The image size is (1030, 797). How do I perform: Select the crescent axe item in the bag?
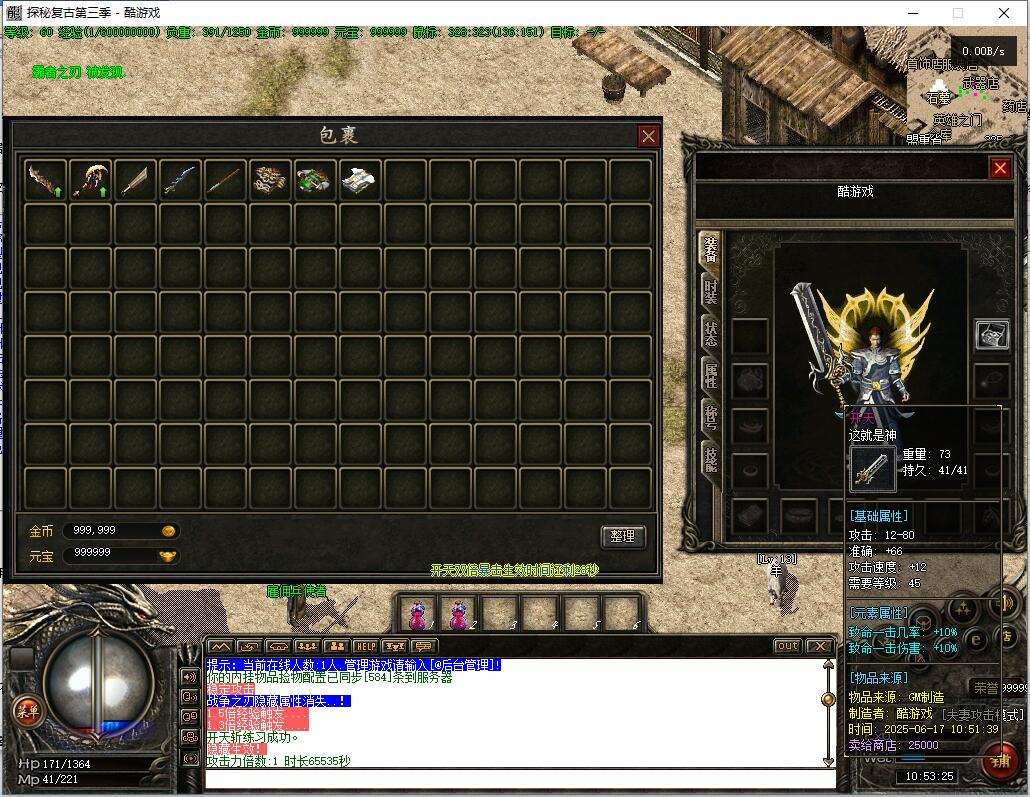(x=90, y=180)
